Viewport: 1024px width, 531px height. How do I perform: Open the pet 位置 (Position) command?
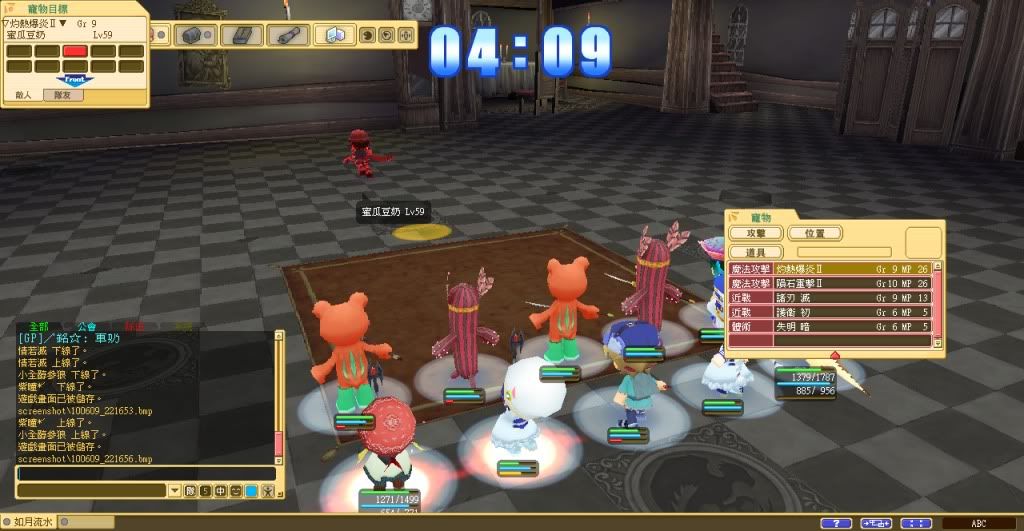click(x=815, y=233)
